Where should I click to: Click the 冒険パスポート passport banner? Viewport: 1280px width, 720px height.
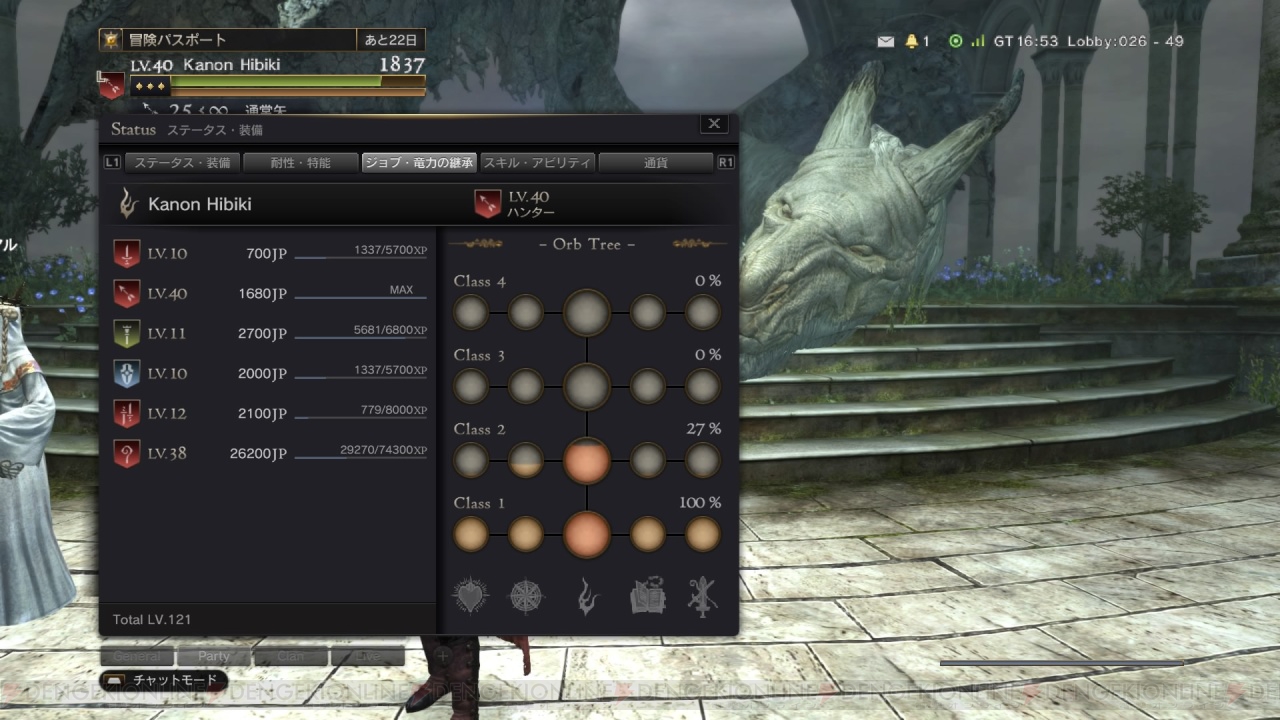(250, 39)
